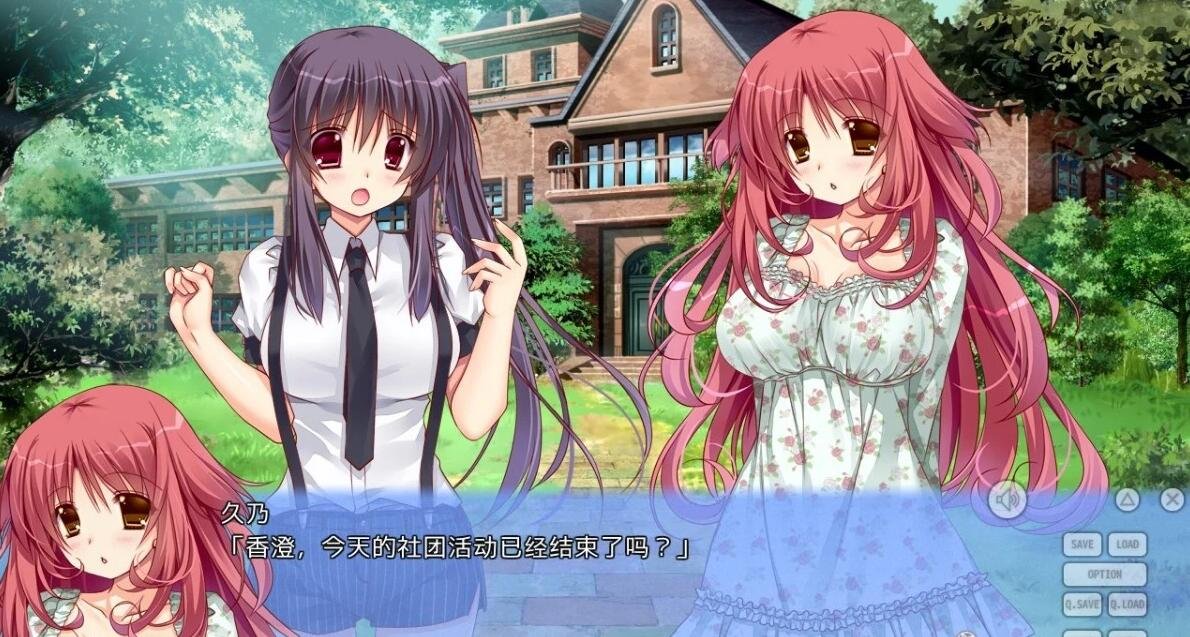1190x637 pixels.
Task: Click the triangle icon button
Action: [1128, 500]
